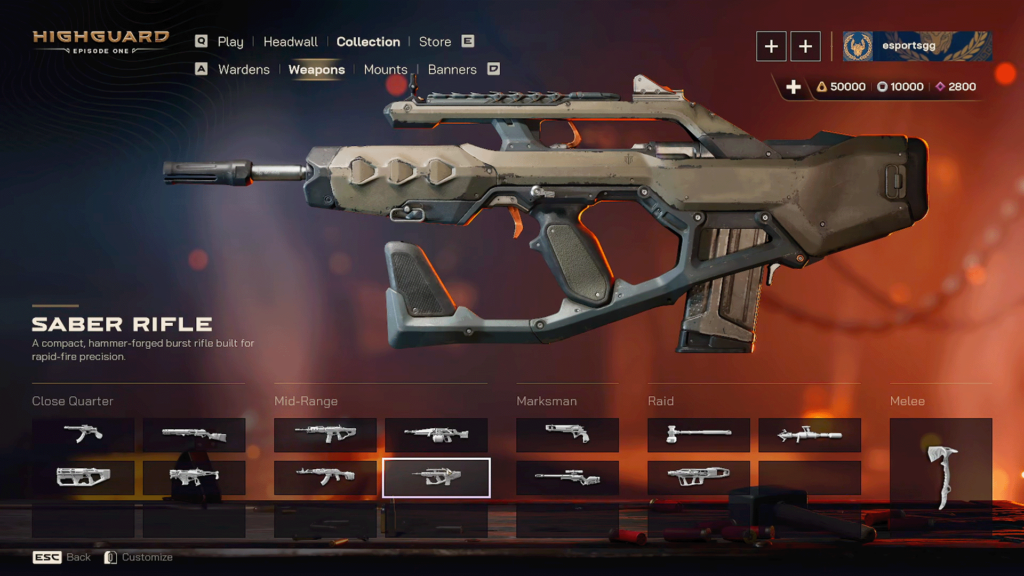Select the Collection tab

tap(368, 42)
